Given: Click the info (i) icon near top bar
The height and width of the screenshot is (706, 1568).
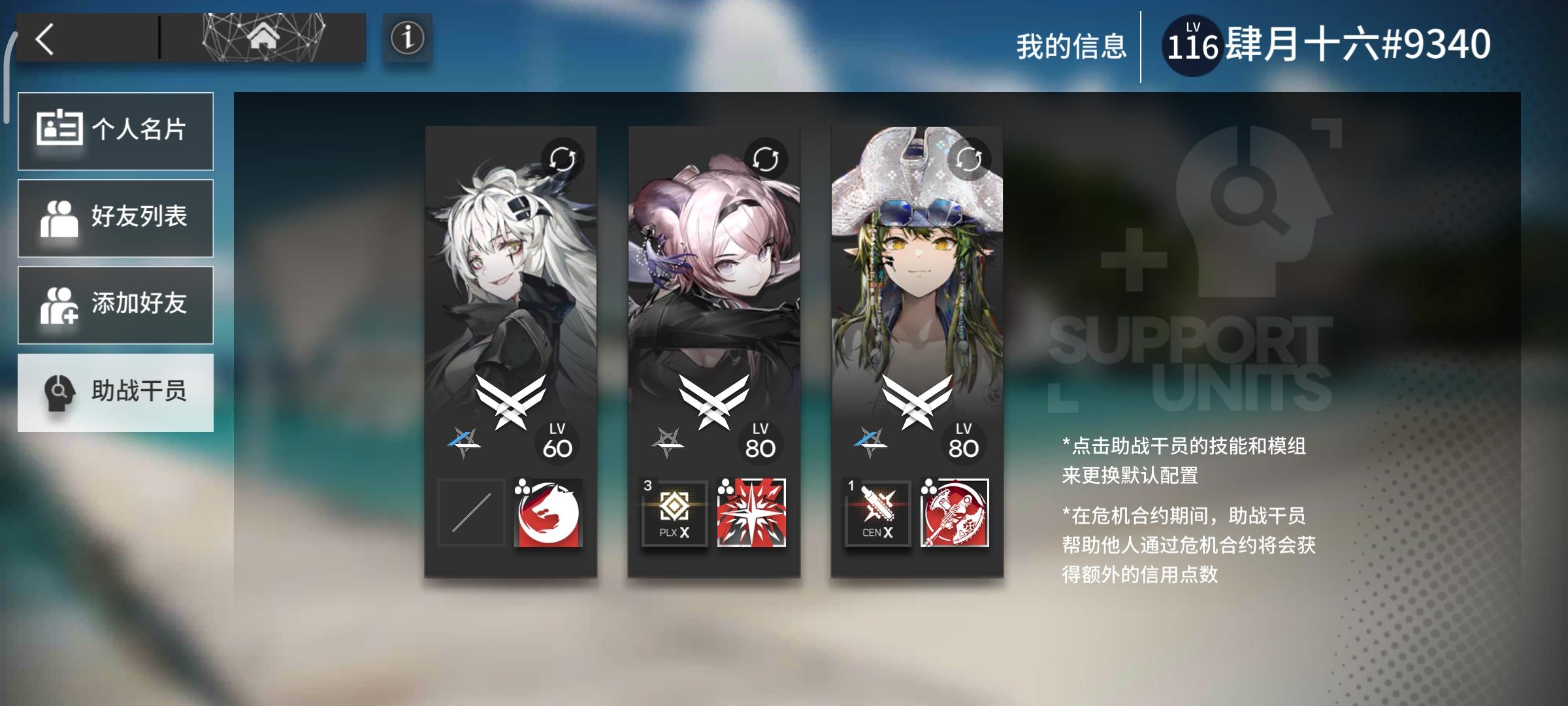Looking at the screenshot, I should click(406, 38).
